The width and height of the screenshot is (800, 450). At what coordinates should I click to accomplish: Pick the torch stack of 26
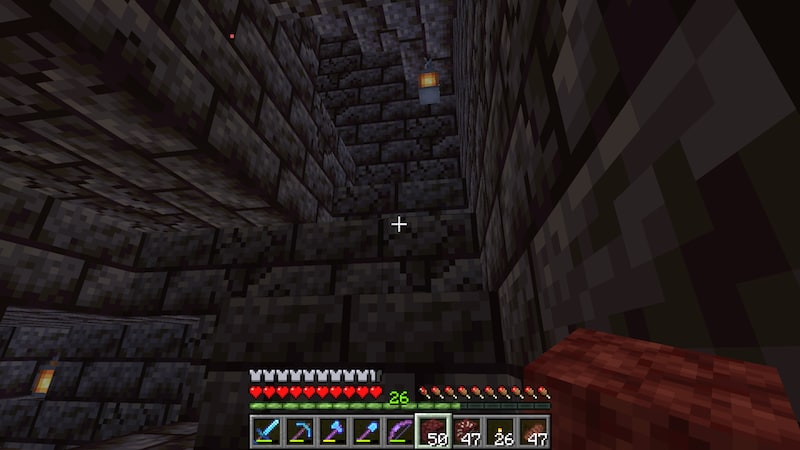499,432
